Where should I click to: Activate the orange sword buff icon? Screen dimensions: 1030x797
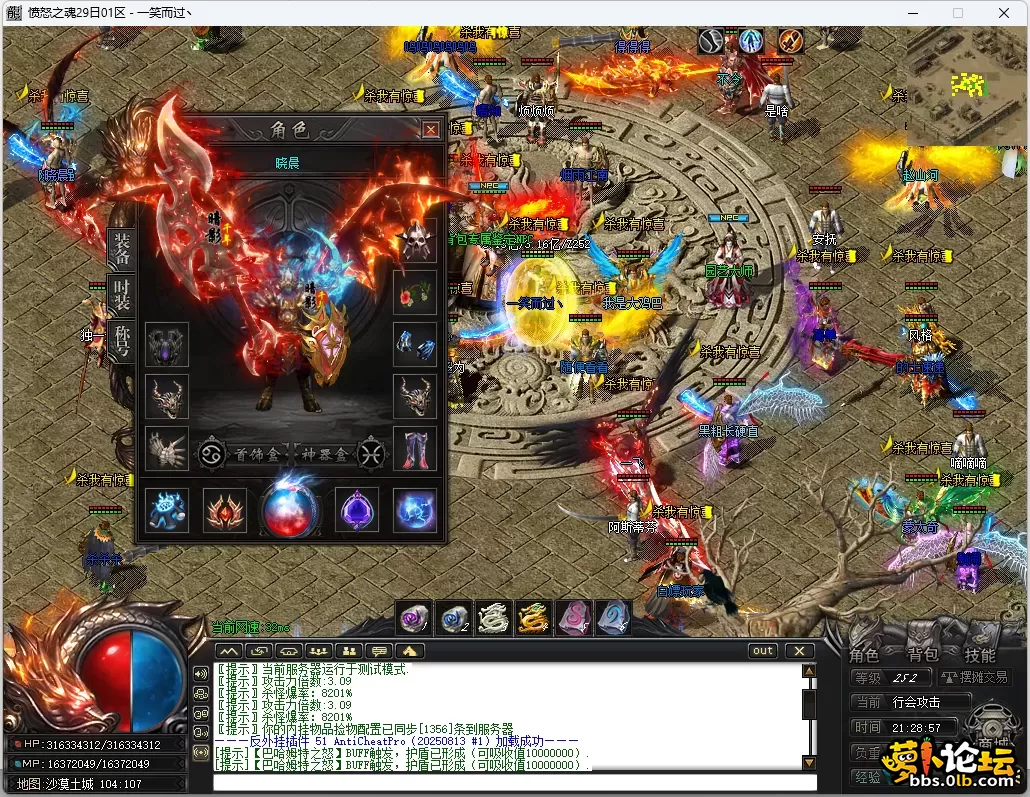coord(791,41)
